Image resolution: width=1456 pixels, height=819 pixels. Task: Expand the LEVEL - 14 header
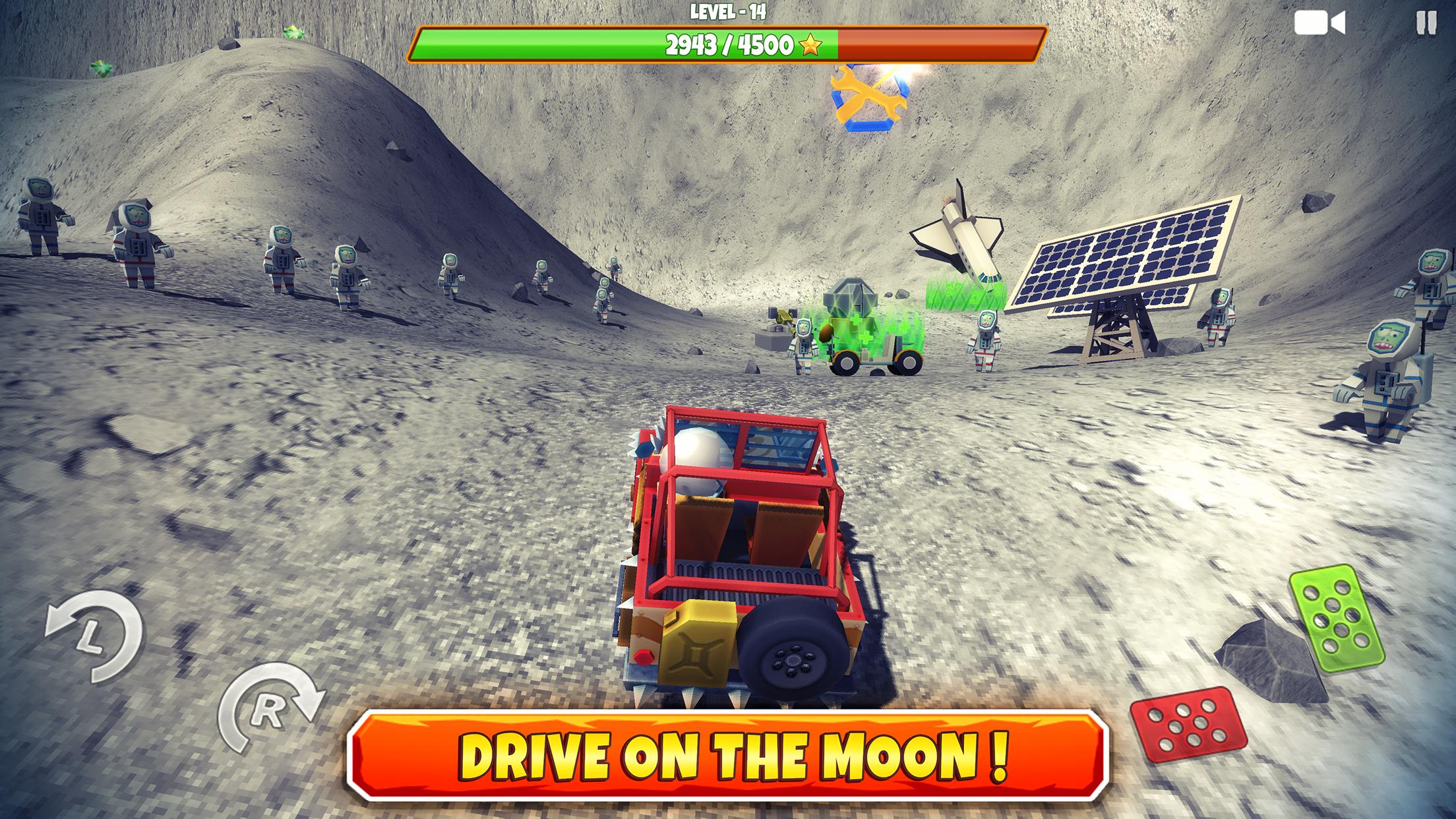click(728, 11)
